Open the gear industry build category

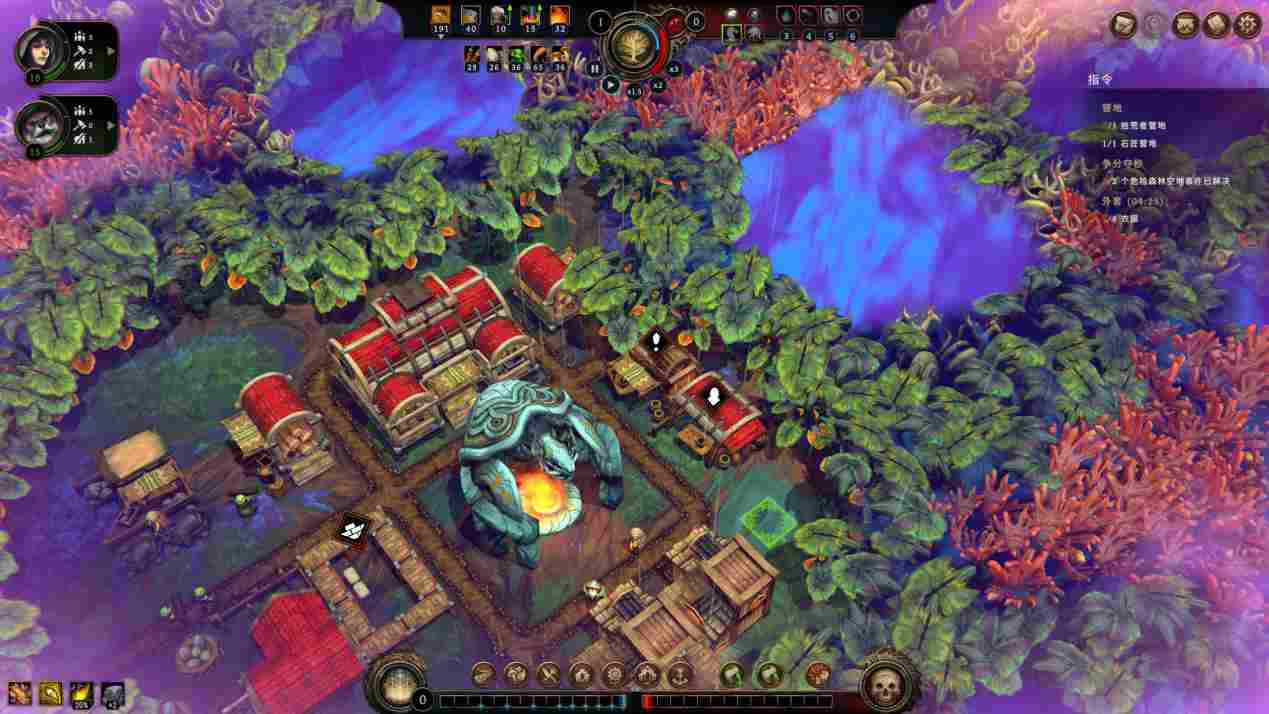point(614,674)
